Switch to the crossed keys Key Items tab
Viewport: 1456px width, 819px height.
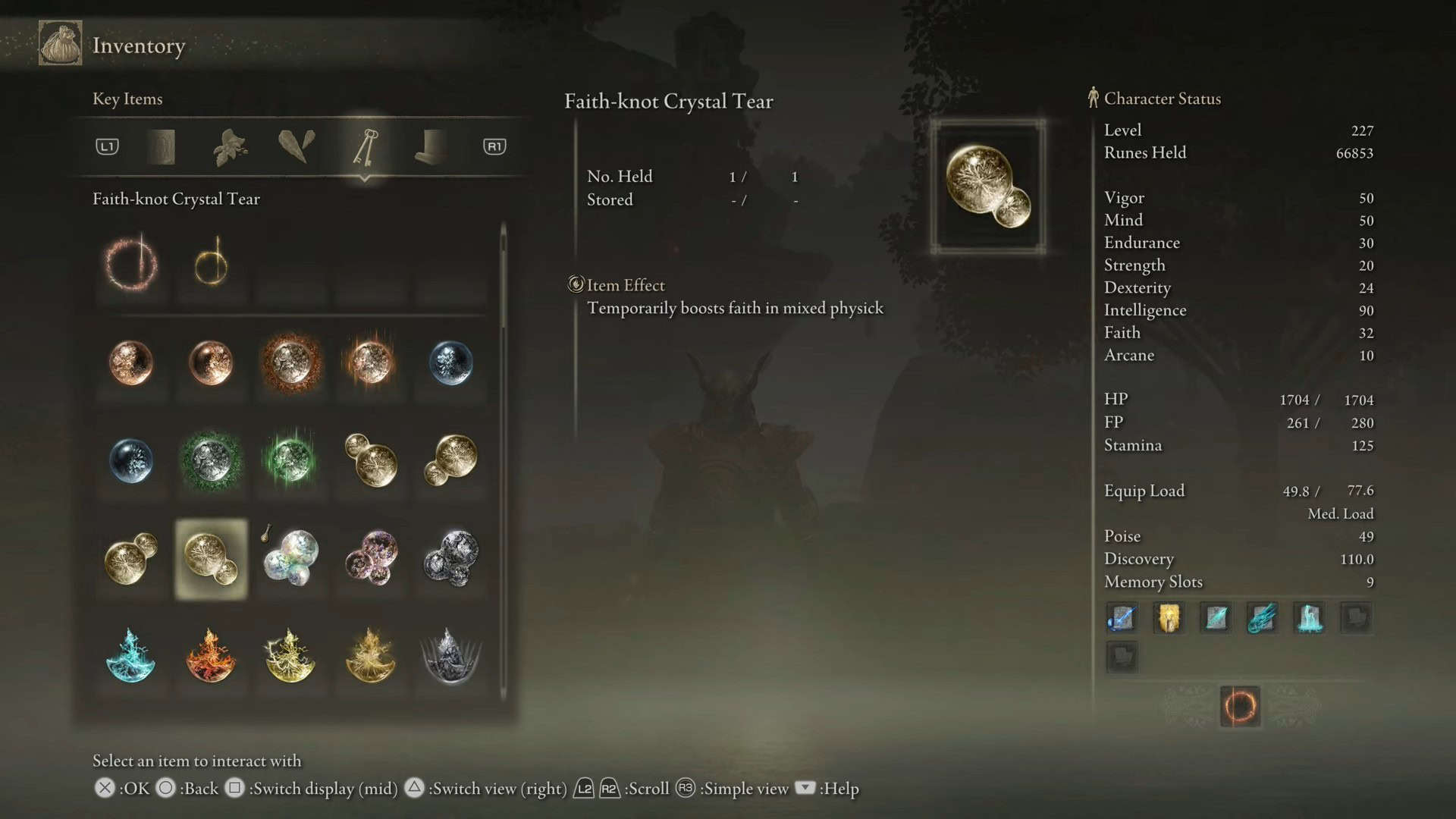click(x=365, y=147)
